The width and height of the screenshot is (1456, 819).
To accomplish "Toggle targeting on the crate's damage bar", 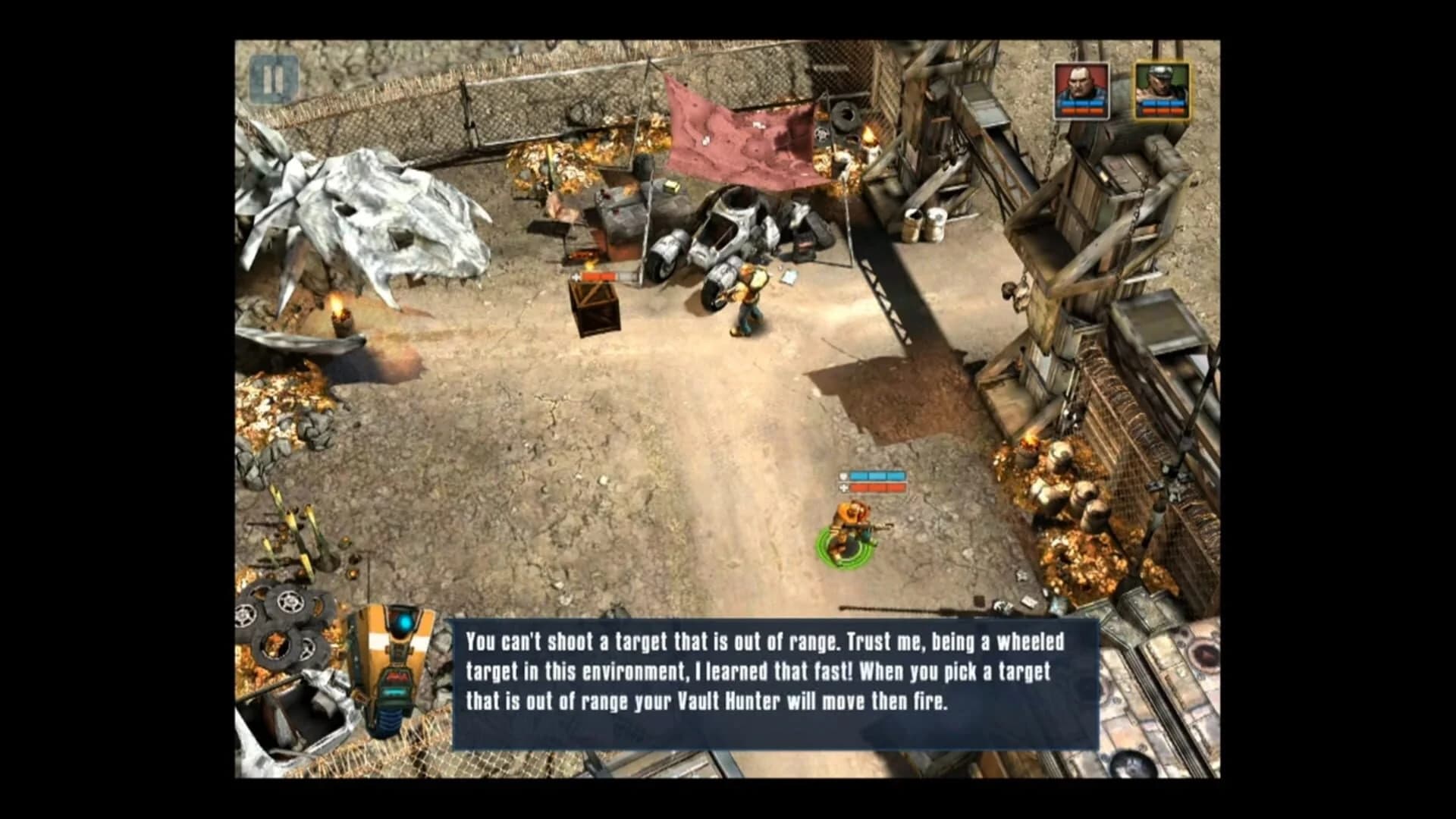I will click(x=598, y=278).
